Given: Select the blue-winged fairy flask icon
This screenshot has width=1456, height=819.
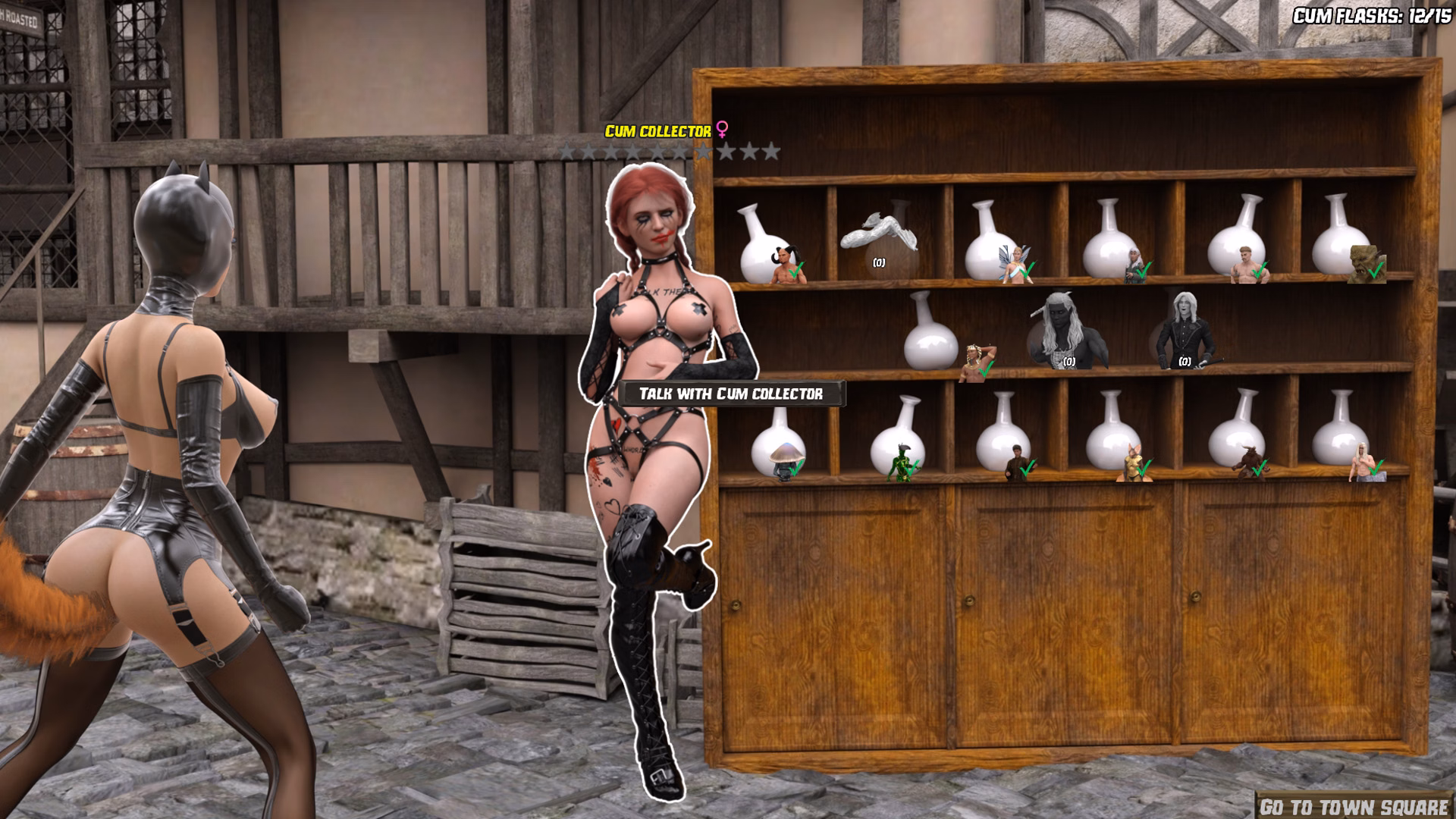Looking at the screenshot, I should 1015,263.
